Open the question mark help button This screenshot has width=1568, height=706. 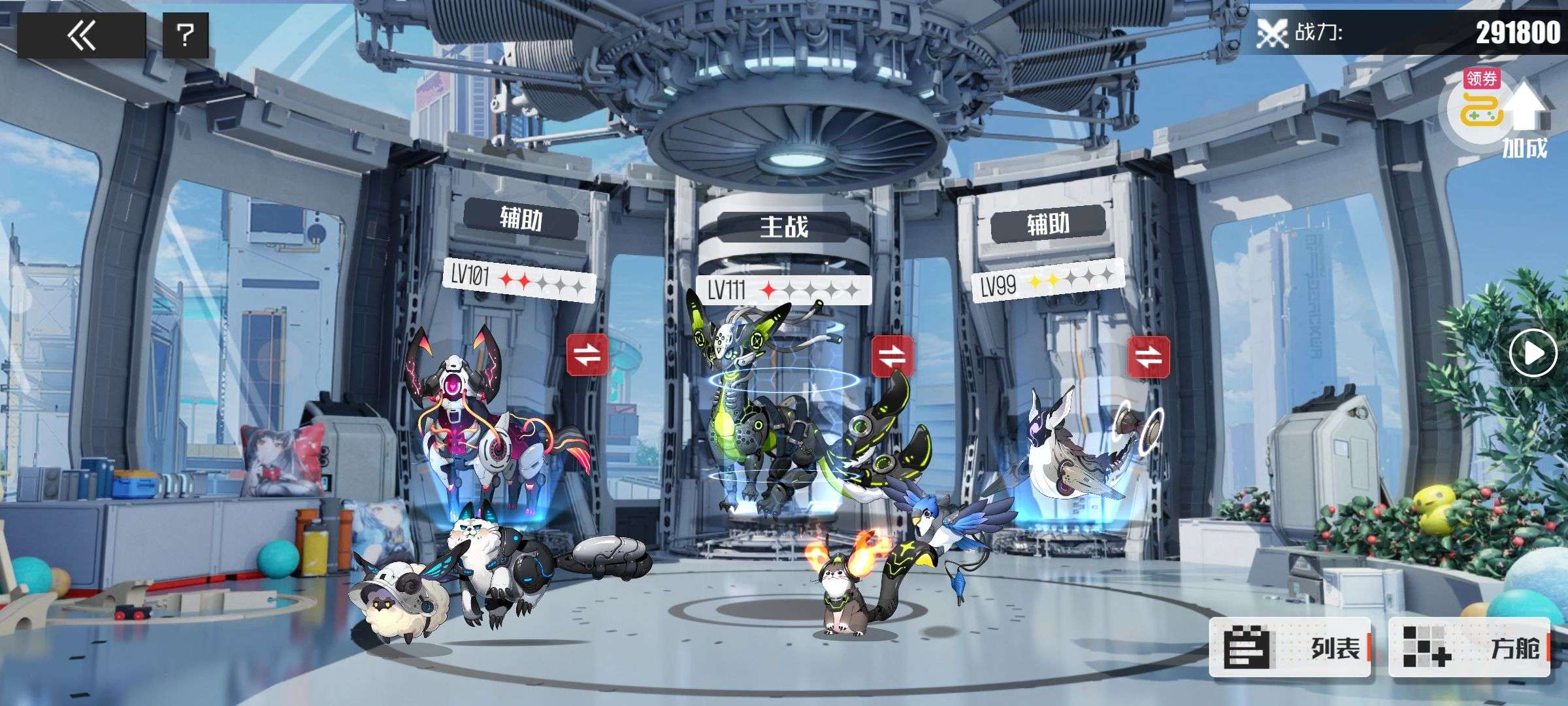tap(186, 35)
